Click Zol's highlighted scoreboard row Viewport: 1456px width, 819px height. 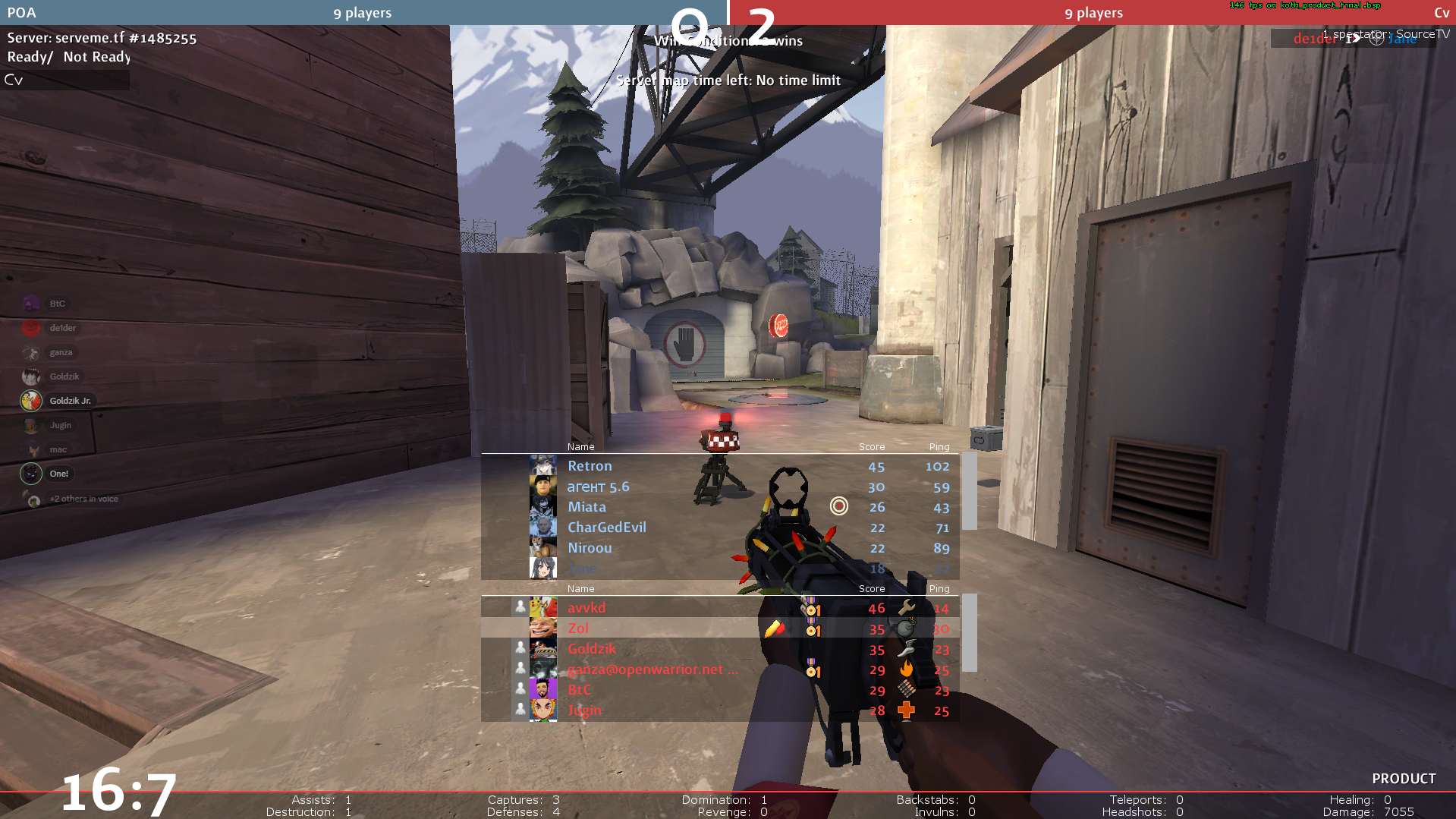pos(578,628)
